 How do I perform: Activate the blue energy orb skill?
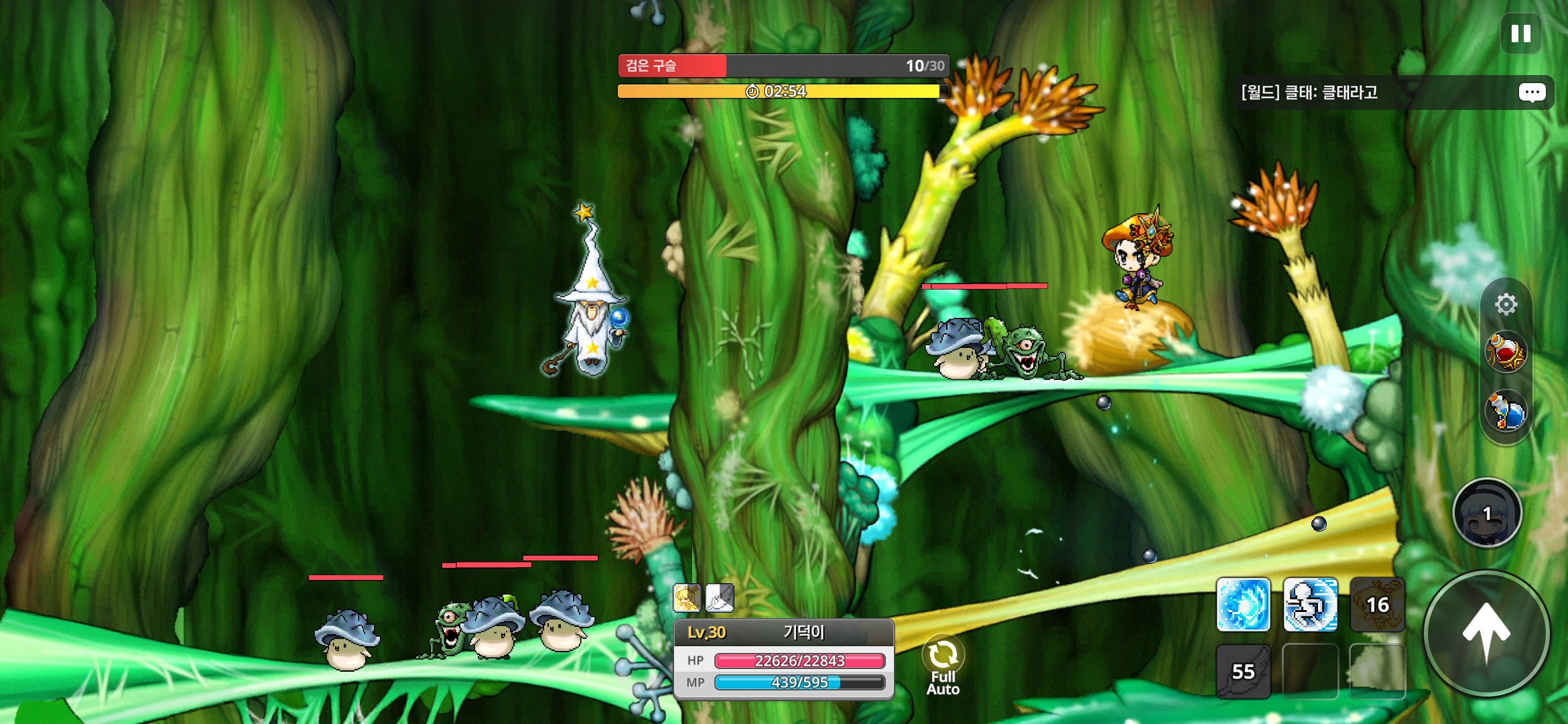click(1243, 605)
